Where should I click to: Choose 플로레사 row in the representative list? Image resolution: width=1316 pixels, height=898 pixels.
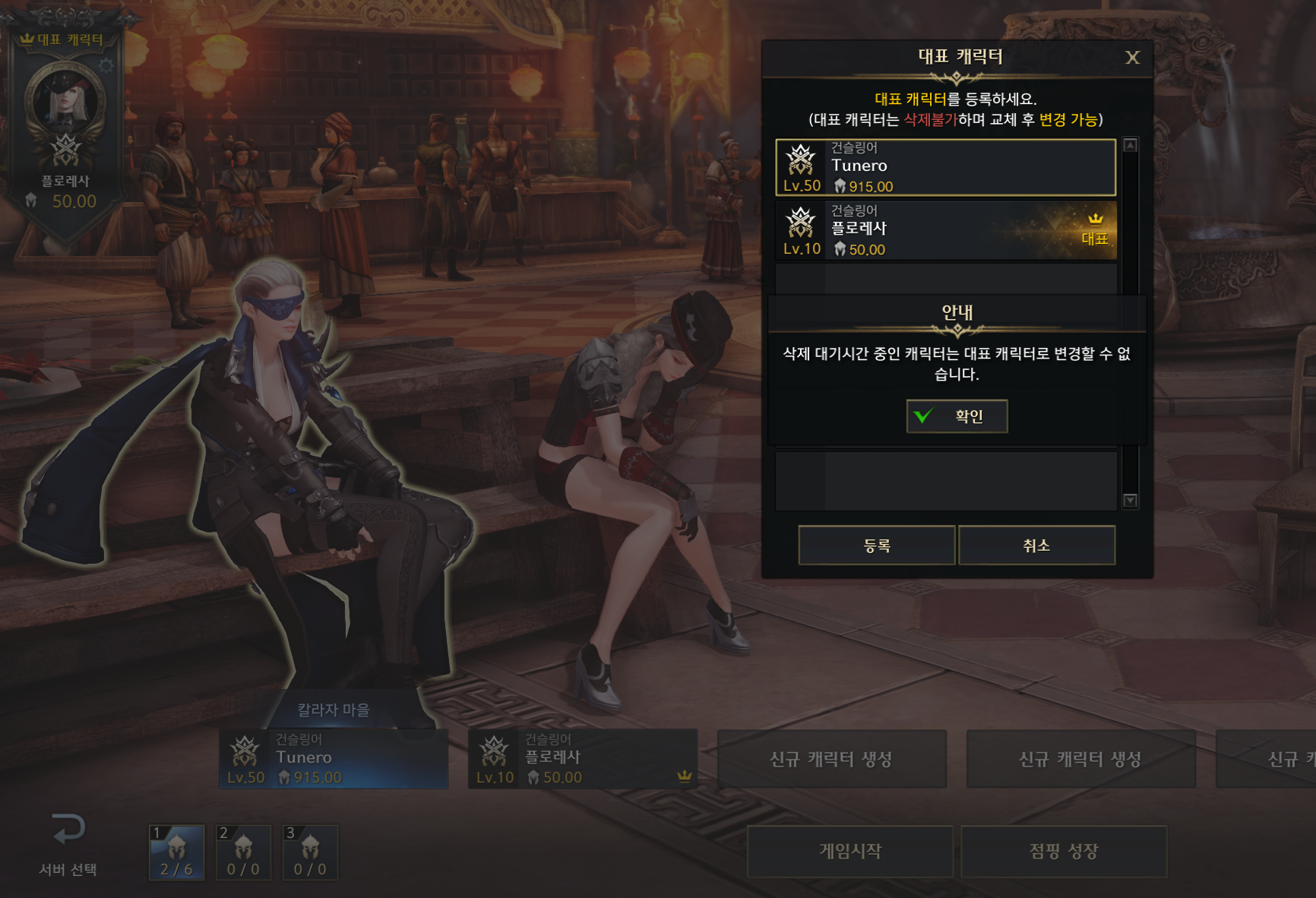coord(945,230)
